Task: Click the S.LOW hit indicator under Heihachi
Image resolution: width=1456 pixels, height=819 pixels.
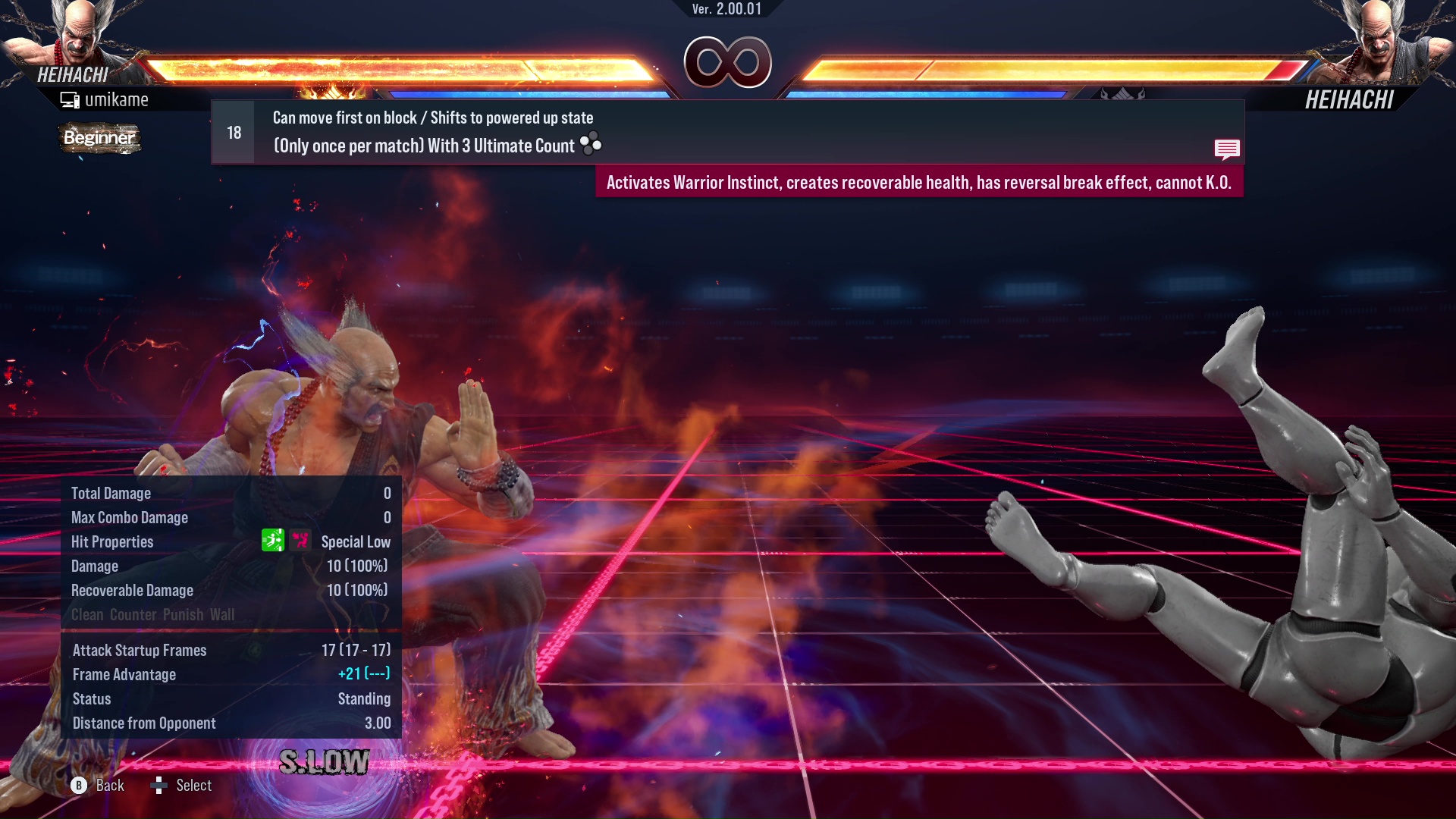Action: coord(325,761)
